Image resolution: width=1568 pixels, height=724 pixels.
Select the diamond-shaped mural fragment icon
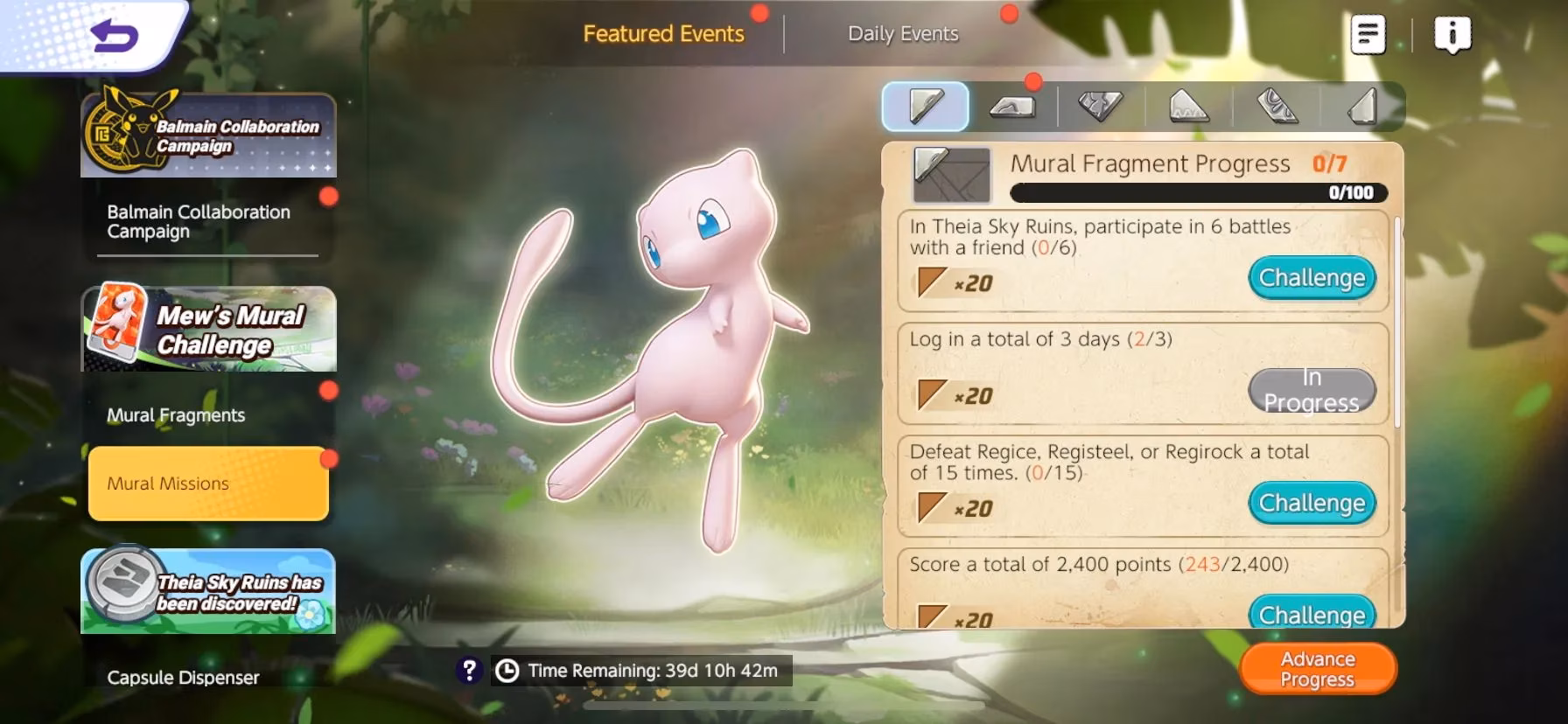1100,106
